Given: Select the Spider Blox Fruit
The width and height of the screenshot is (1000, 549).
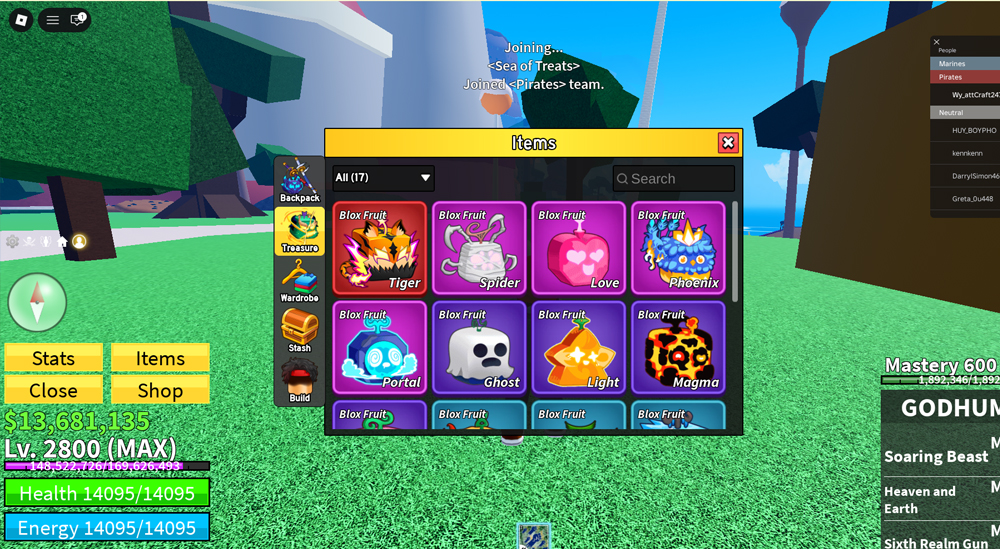Looking at the screenshot, I should pyautogui.click(x=479, y=247).
